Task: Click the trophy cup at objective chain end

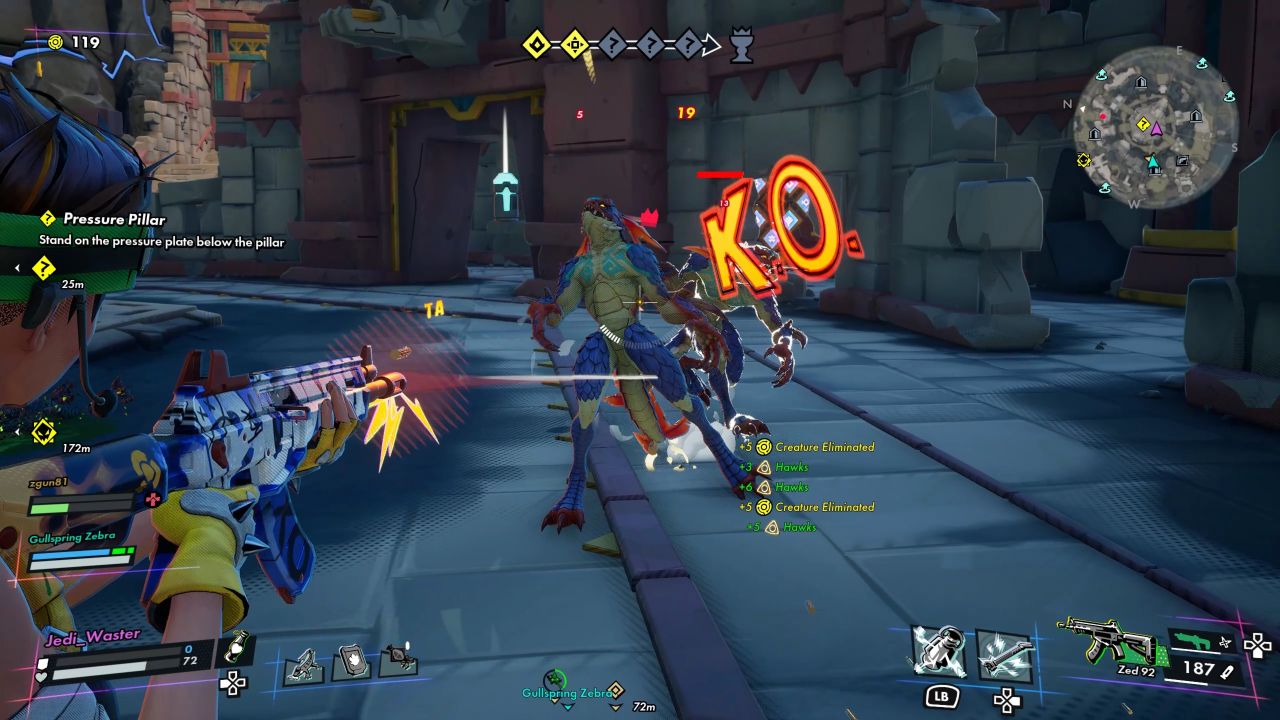Action: coord(741,46)
